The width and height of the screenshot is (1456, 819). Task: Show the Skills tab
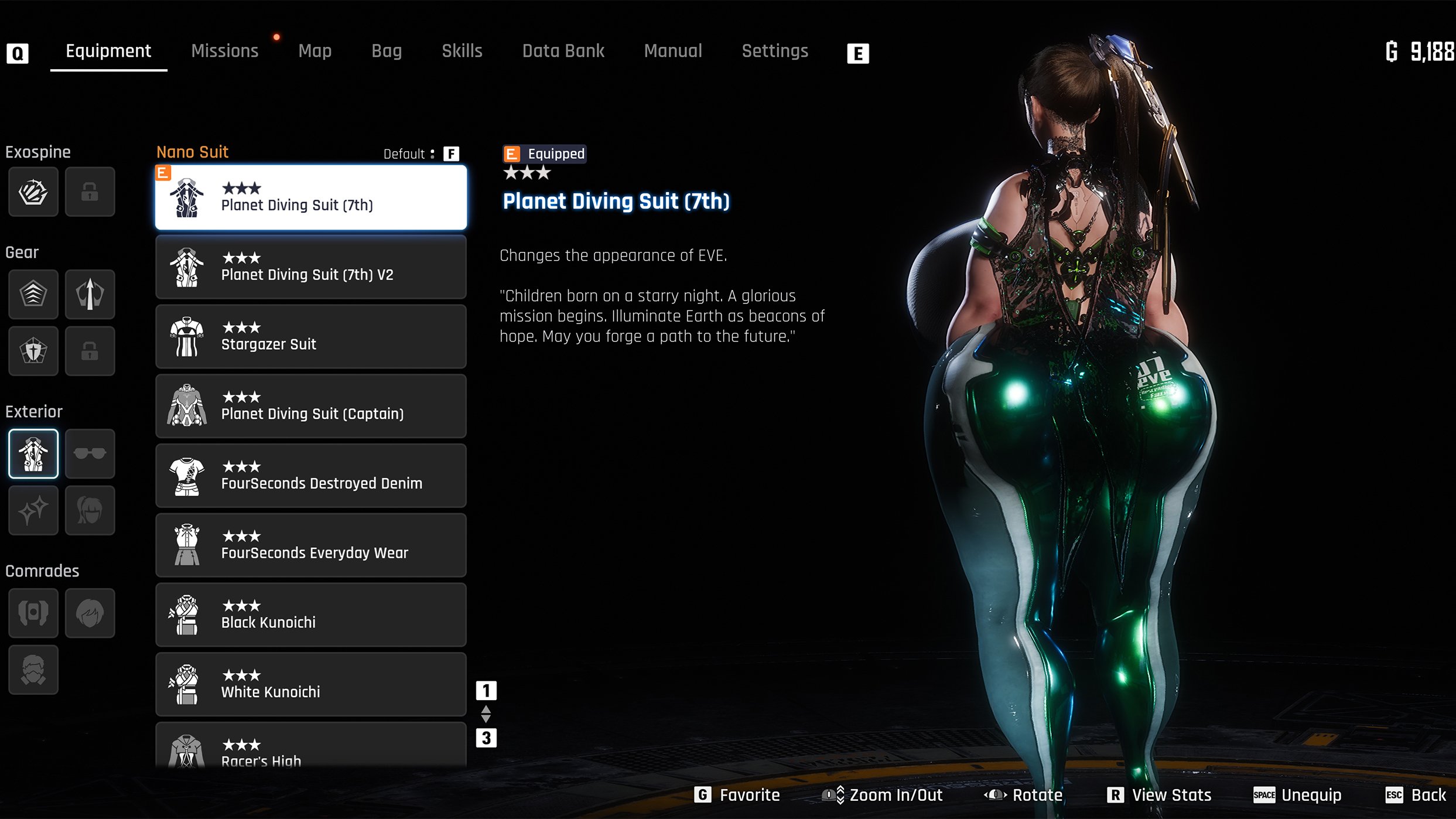click(462, 51)
